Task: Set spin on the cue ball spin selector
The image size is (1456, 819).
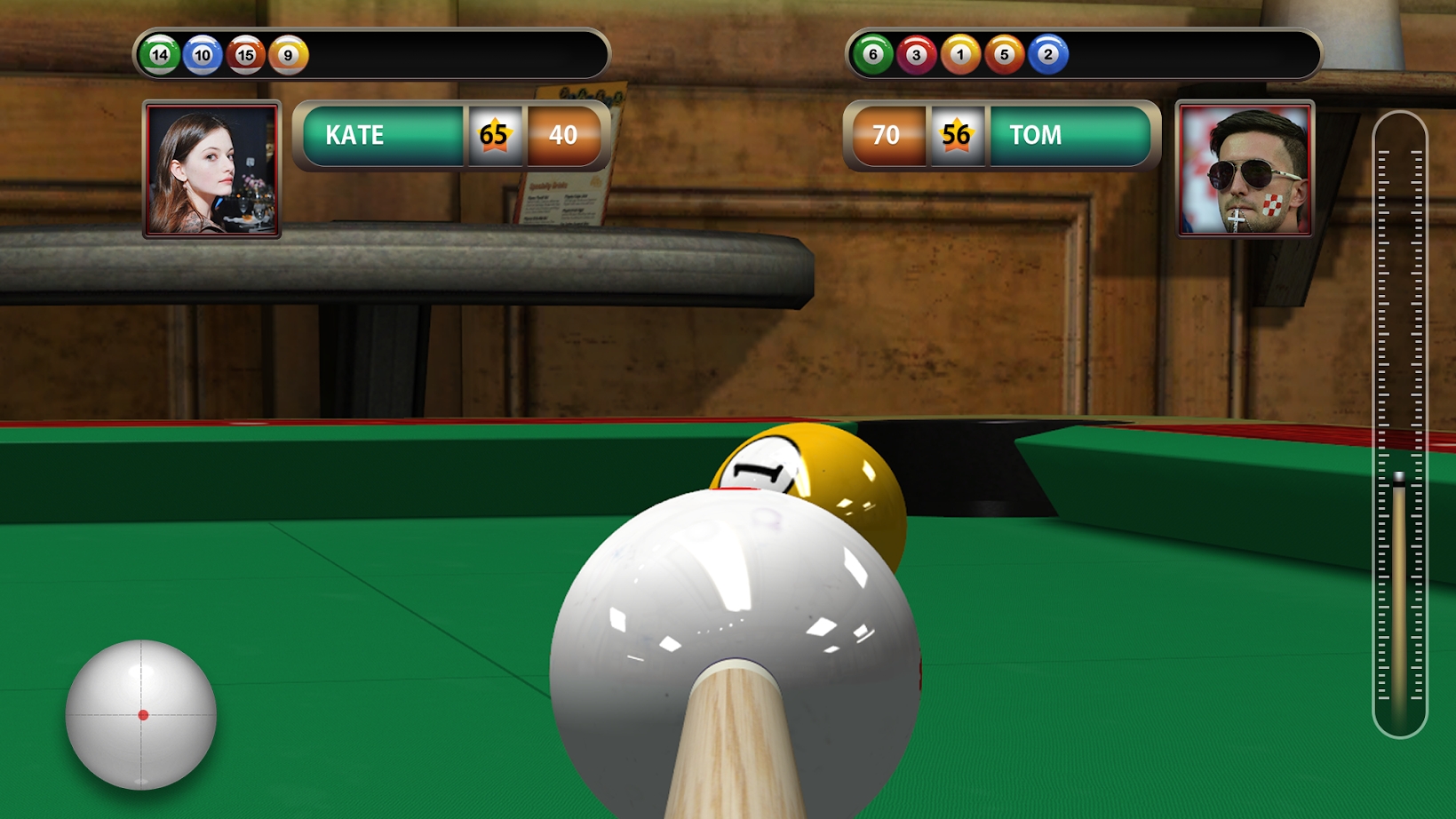Action: click(141, 714)
